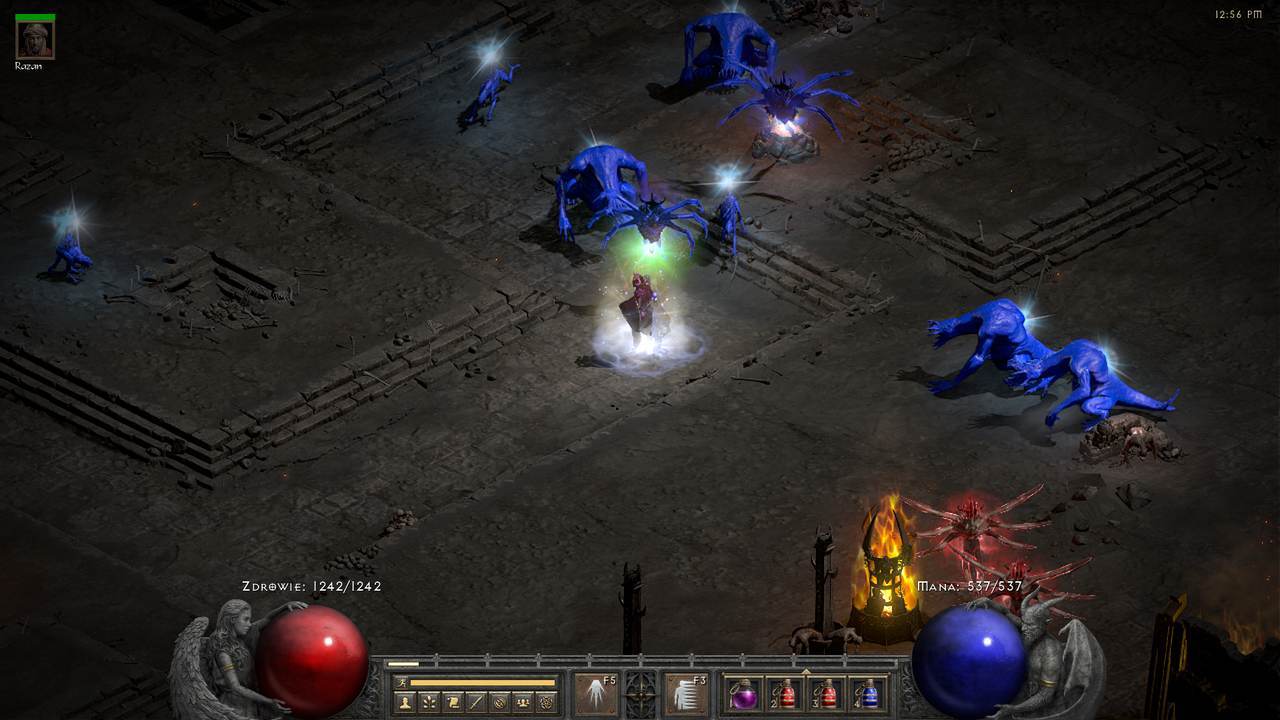1280x720 pixels.
Task: Select the right skill slot labeled F3
Action: (686, 693)
